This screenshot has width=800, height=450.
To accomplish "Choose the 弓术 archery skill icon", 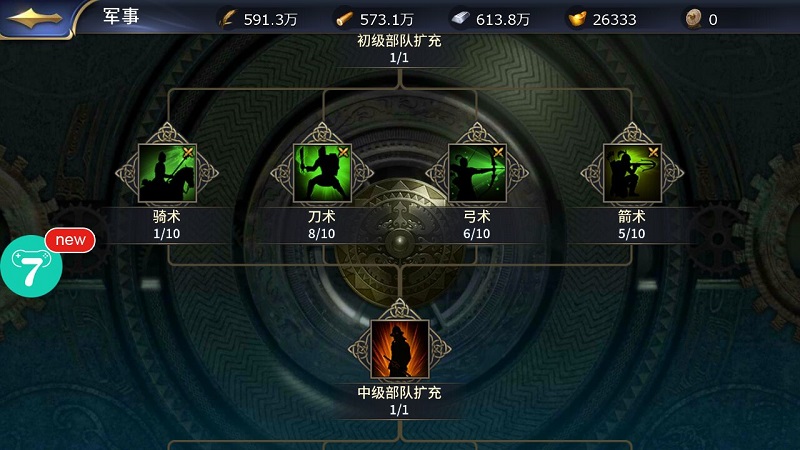I will [x=476, y=173].
